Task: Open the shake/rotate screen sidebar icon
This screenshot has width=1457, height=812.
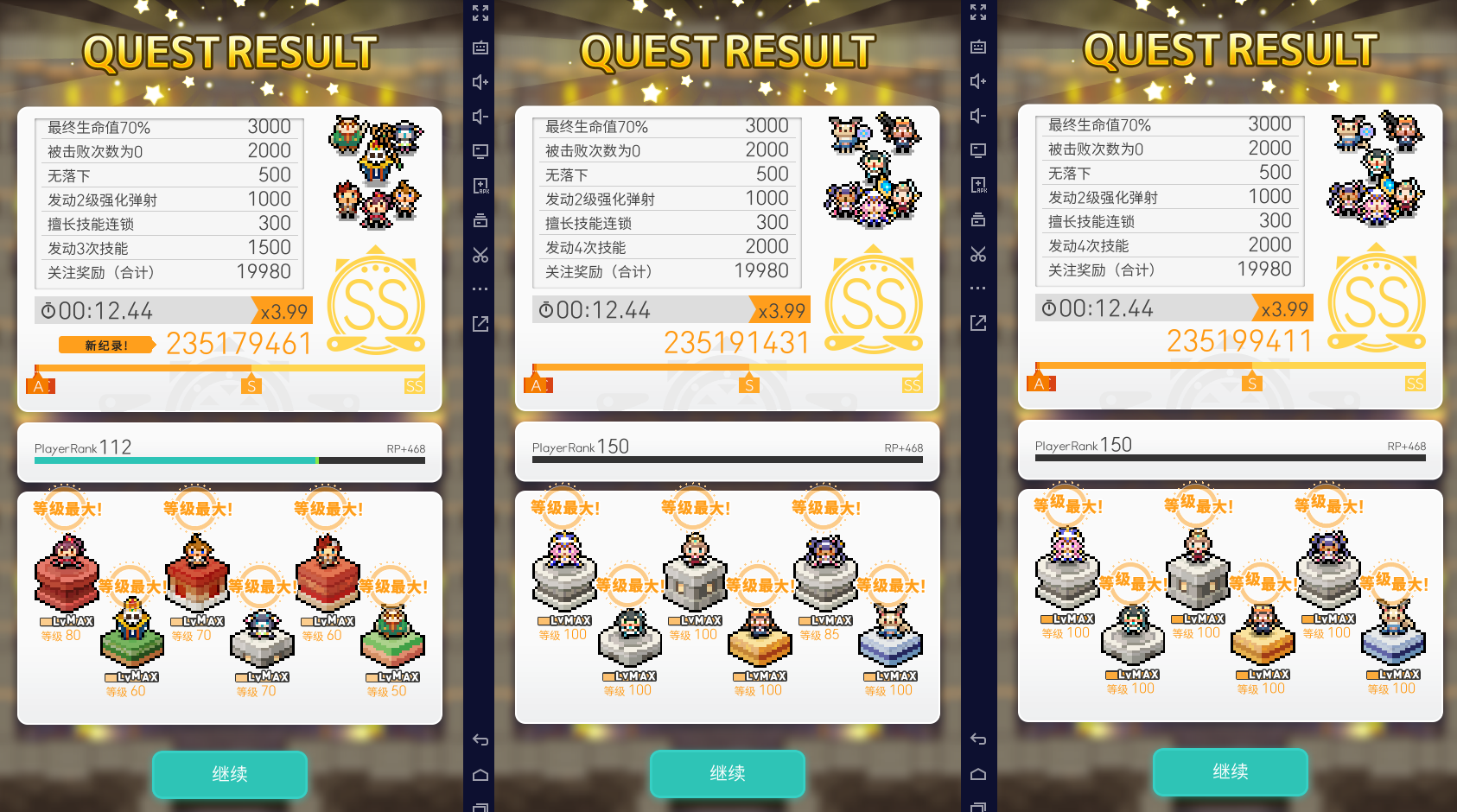Action: click(x=481, y=220)
